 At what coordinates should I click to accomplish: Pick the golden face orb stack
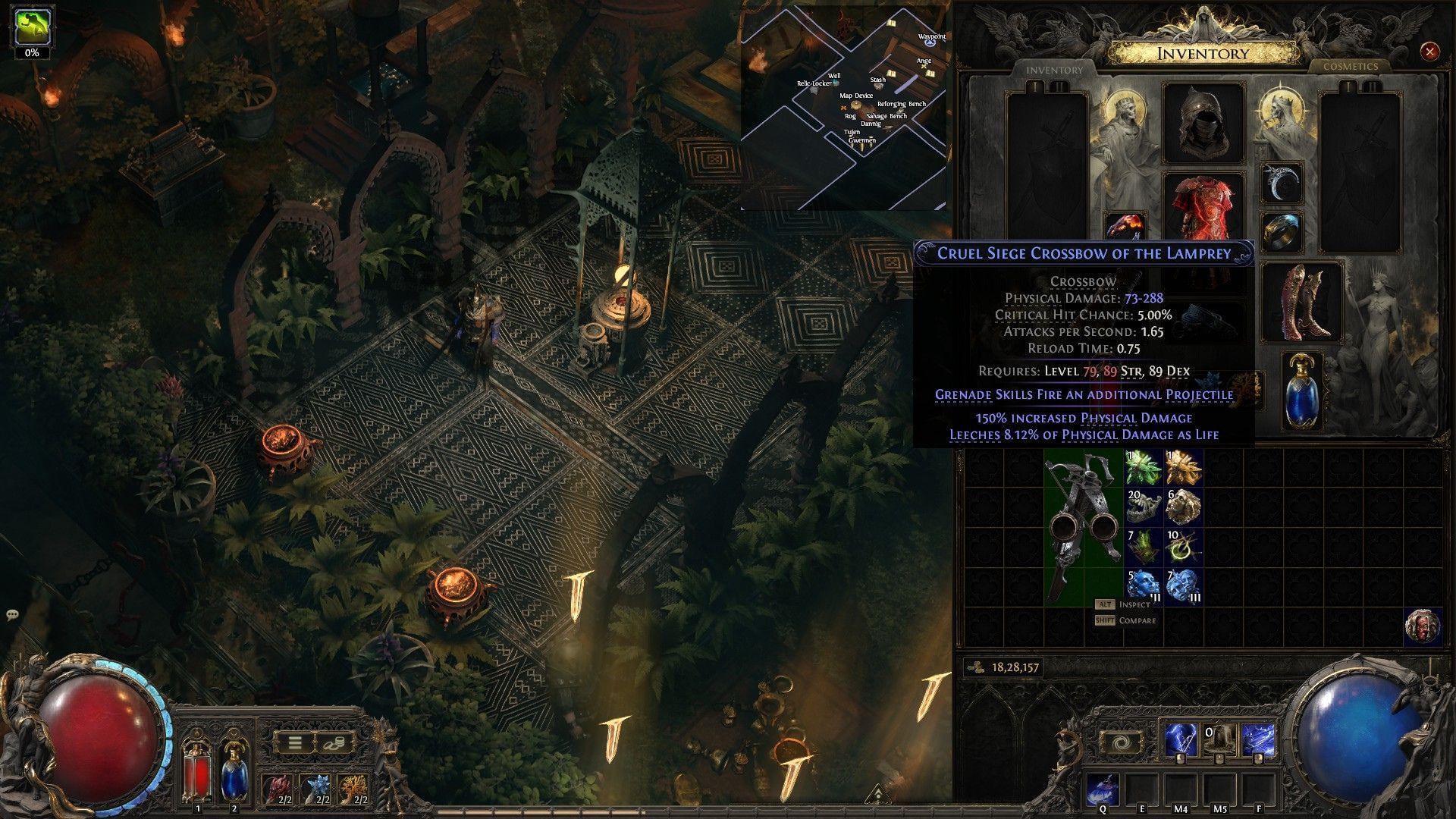(1183, 507)
